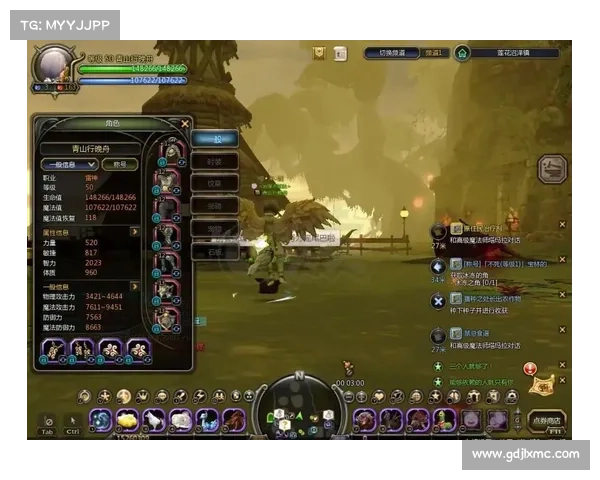600x480 pixels.
Task: Expand the 属性信息 section arrow
Action: coord(136,231)
